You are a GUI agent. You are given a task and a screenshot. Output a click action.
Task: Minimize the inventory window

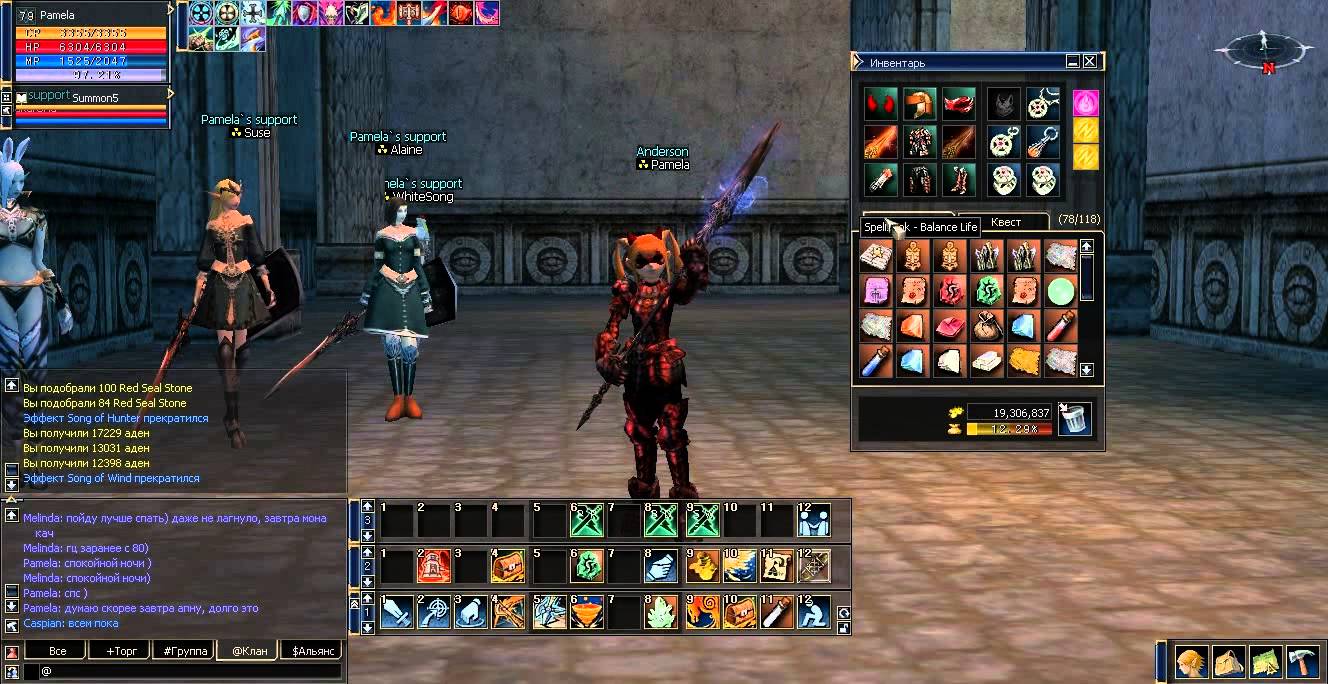1073,61
